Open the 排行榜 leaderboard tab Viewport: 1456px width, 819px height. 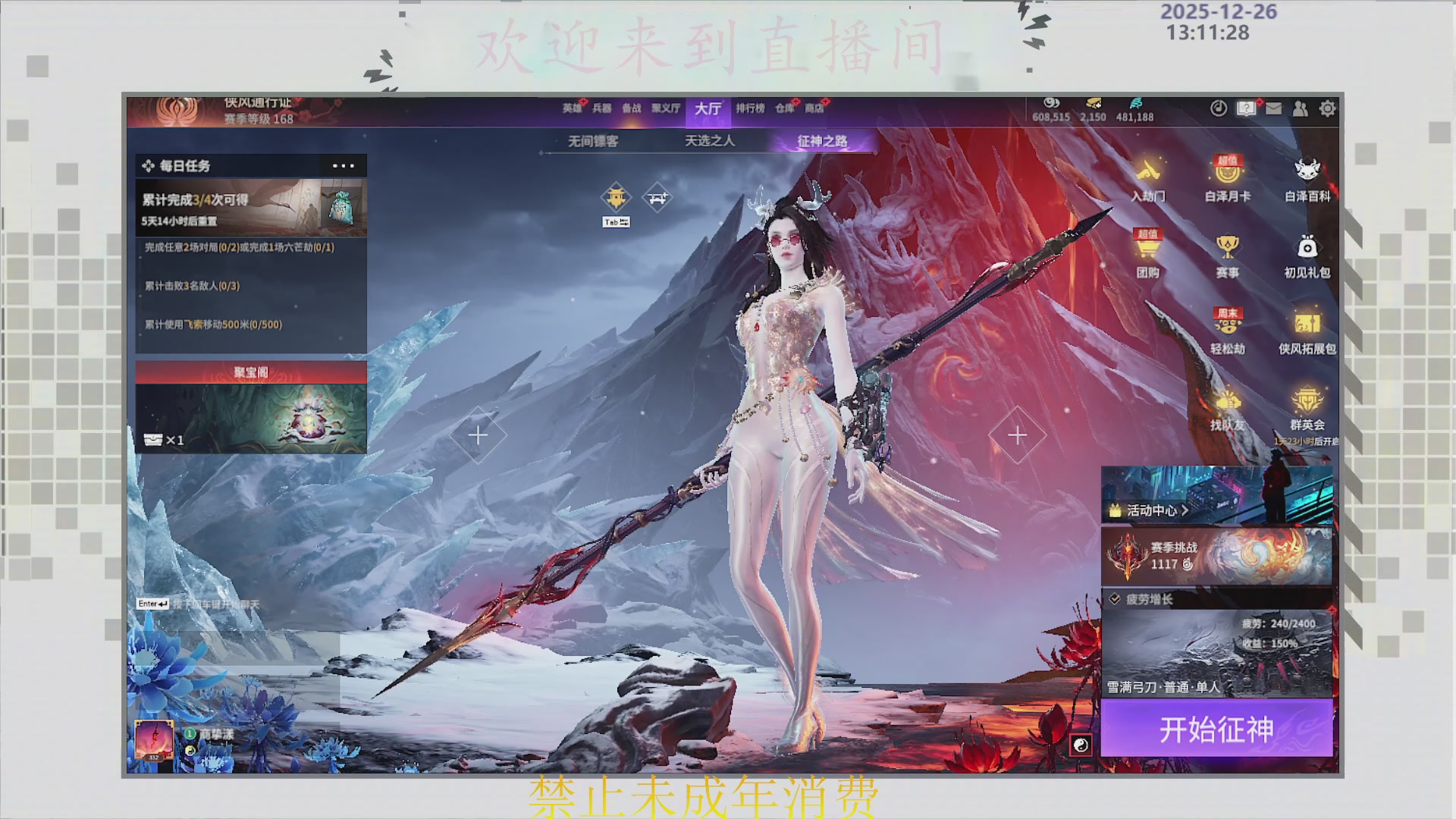[x=750, y=108]
